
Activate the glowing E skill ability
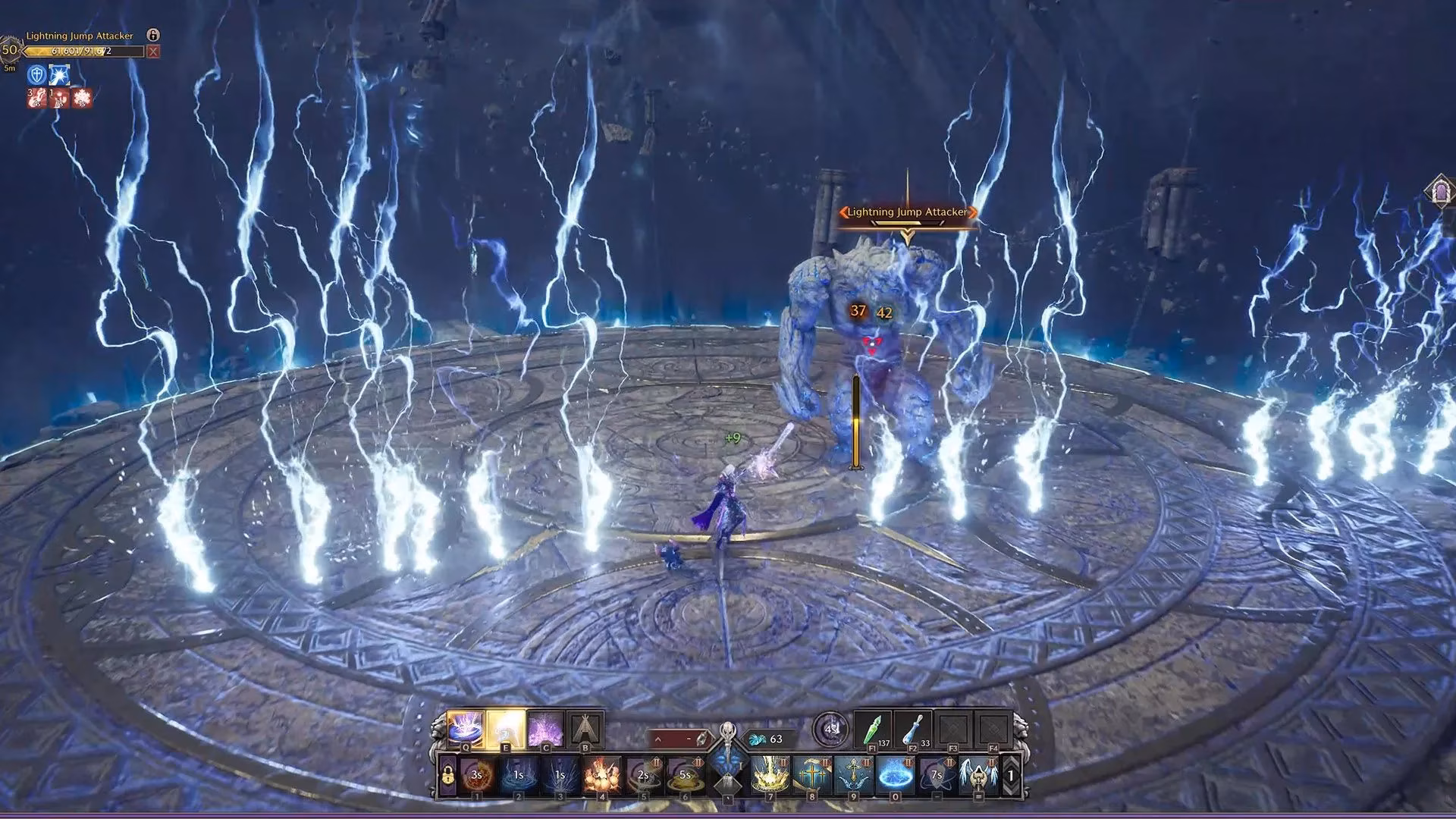tap(506, 728)
